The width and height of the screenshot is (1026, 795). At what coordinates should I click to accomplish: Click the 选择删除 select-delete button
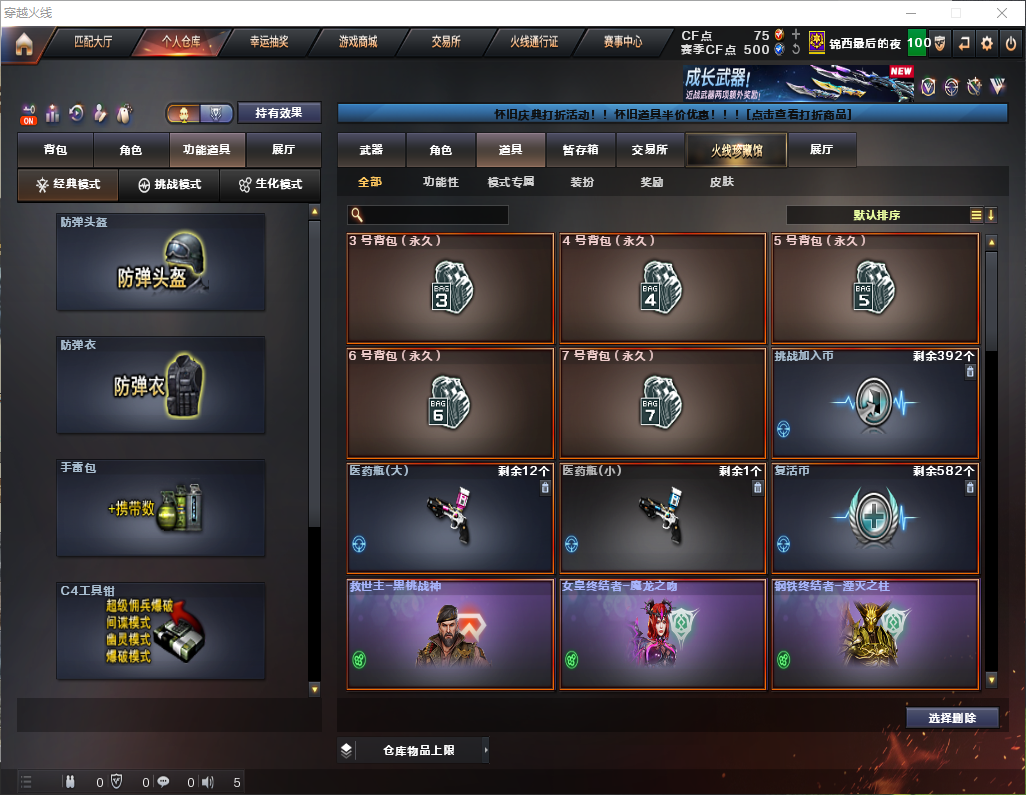[951, 718]
